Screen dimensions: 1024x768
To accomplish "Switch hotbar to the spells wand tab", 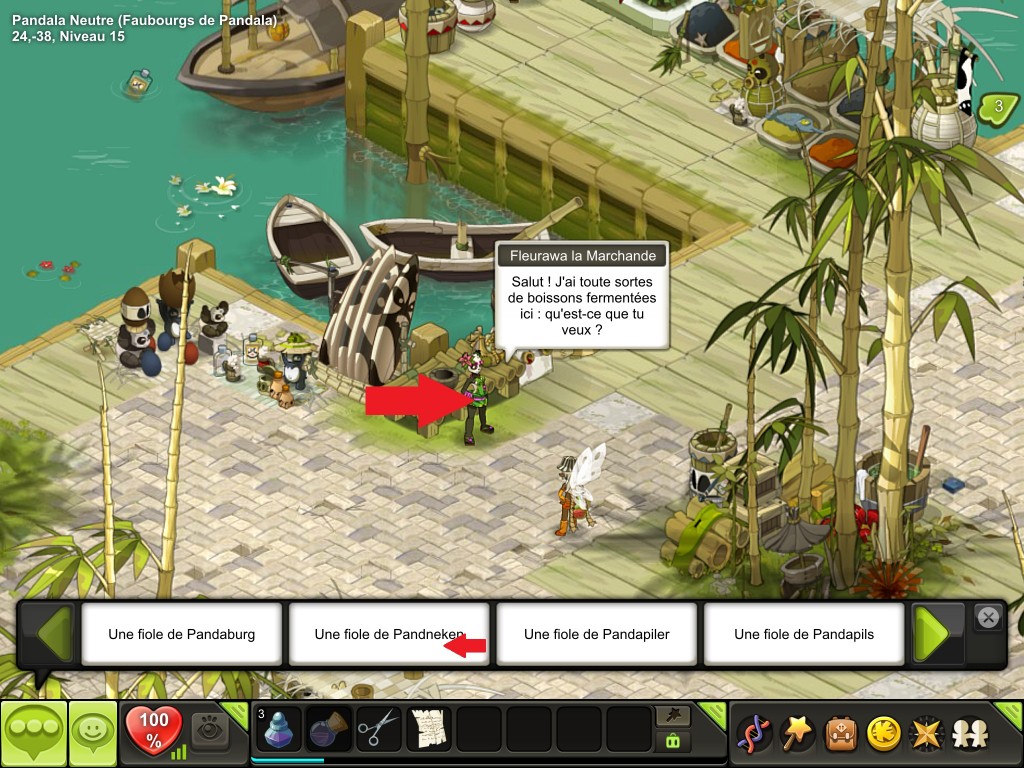I will 672,716.
